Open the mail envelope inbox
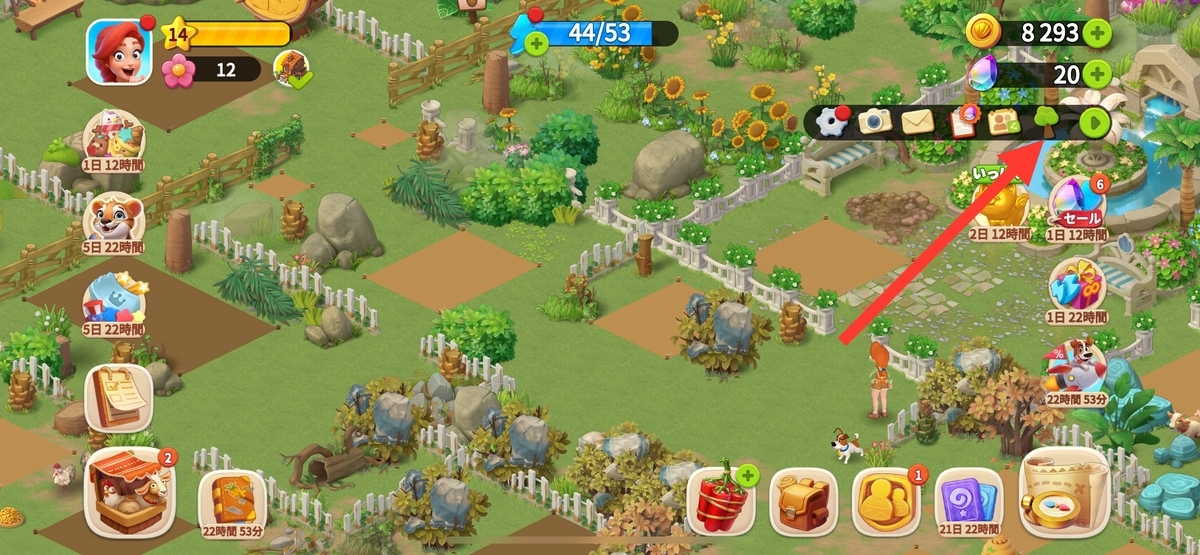Screen dimensions: 1200x555 point(917,122)
